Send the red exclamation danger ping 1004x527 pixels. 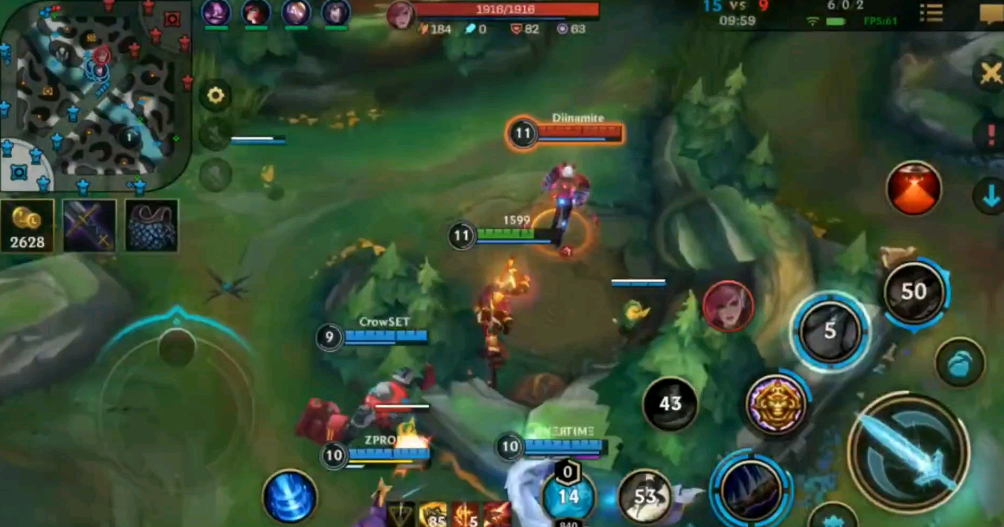click(x=990, y=135)
